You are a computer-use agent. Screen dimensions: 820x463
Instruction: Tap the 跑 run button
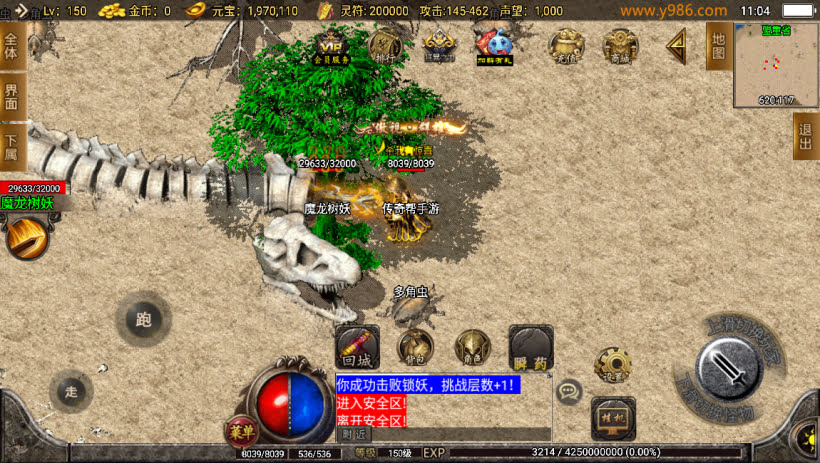(x=143, y=320)
